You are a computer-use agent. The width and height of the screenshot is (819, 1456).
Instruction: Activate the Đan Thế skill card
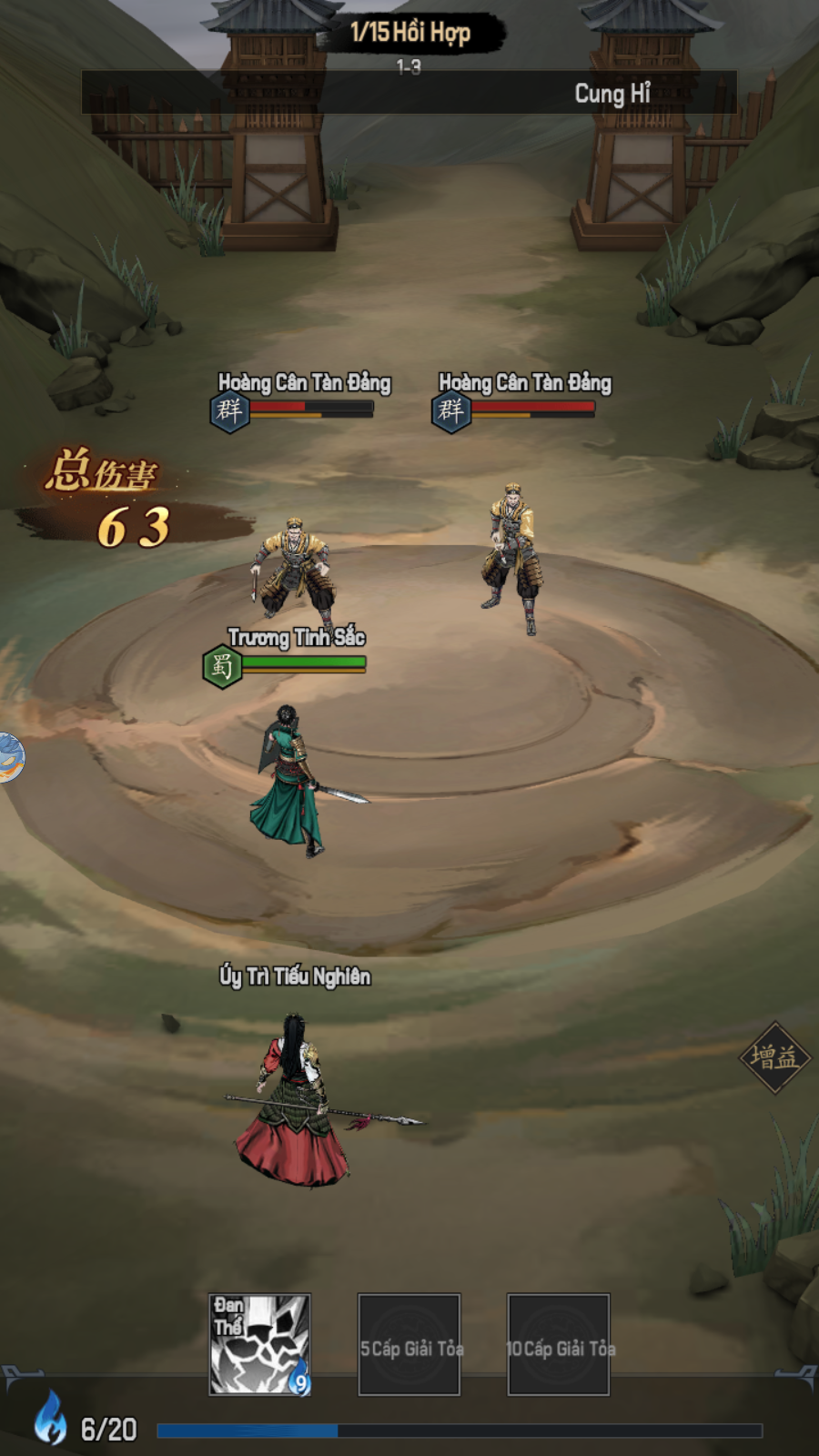point(259,1344)
